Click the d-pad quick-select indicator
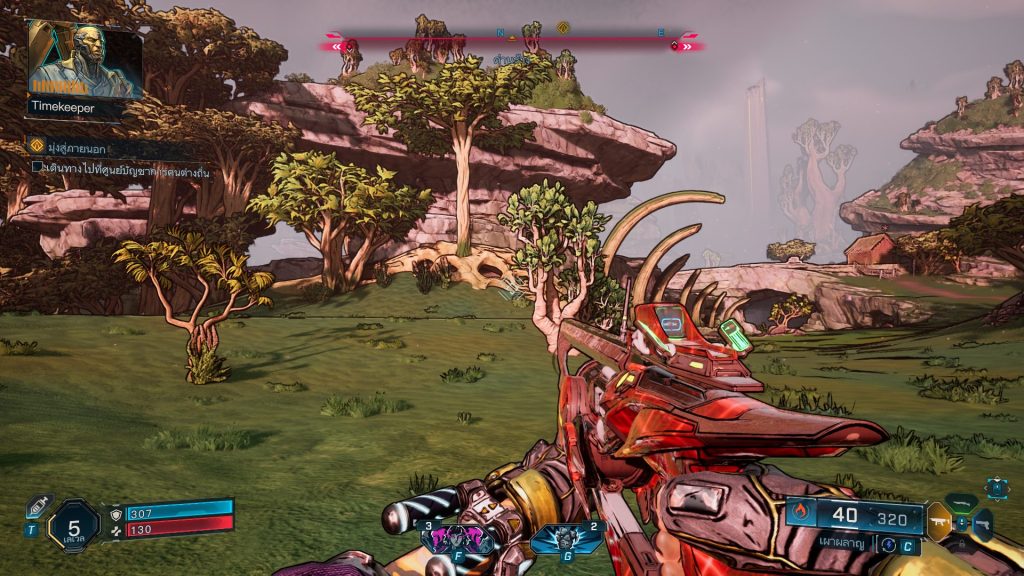The width and height of the screenshot is (1024, 576). [996, 486]
